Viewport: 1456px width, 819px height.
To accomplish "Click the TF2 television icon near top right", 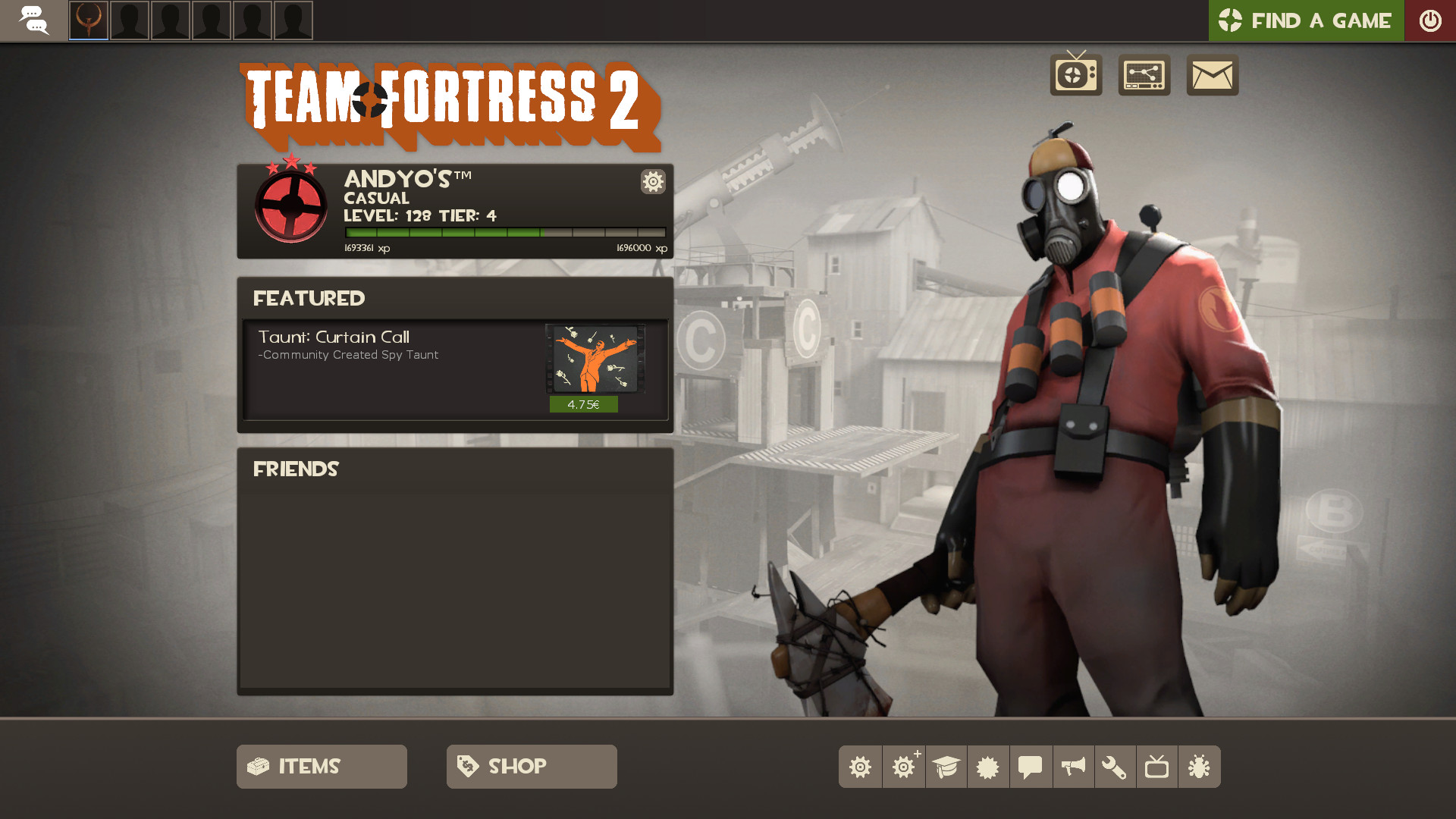I will coord(1075,75).
